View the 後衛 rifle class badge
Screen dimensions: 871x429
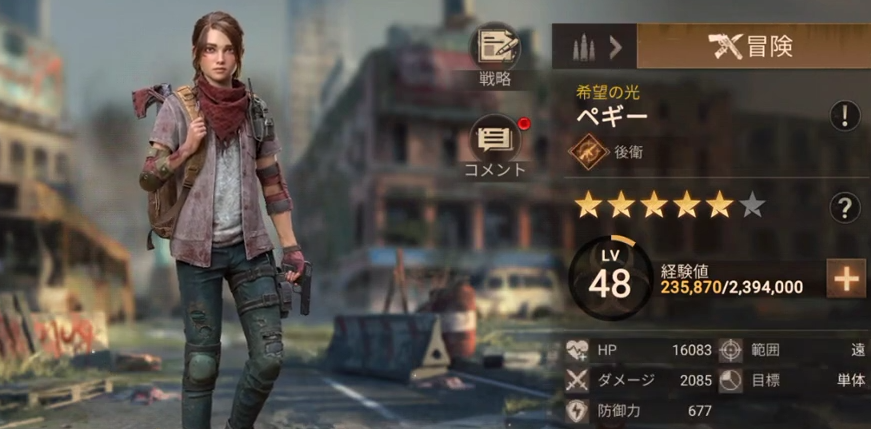589,152
